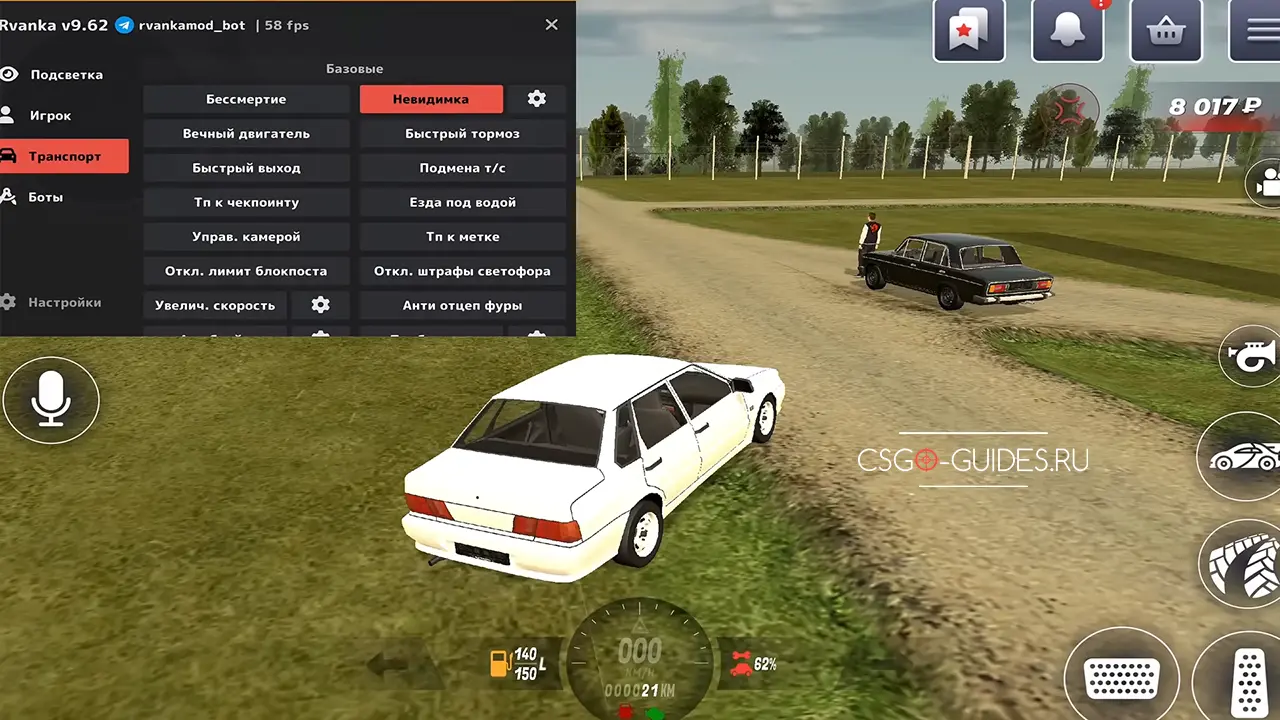Open the Невидимка gear settings

pyautogui.click(x=537, y=99)
